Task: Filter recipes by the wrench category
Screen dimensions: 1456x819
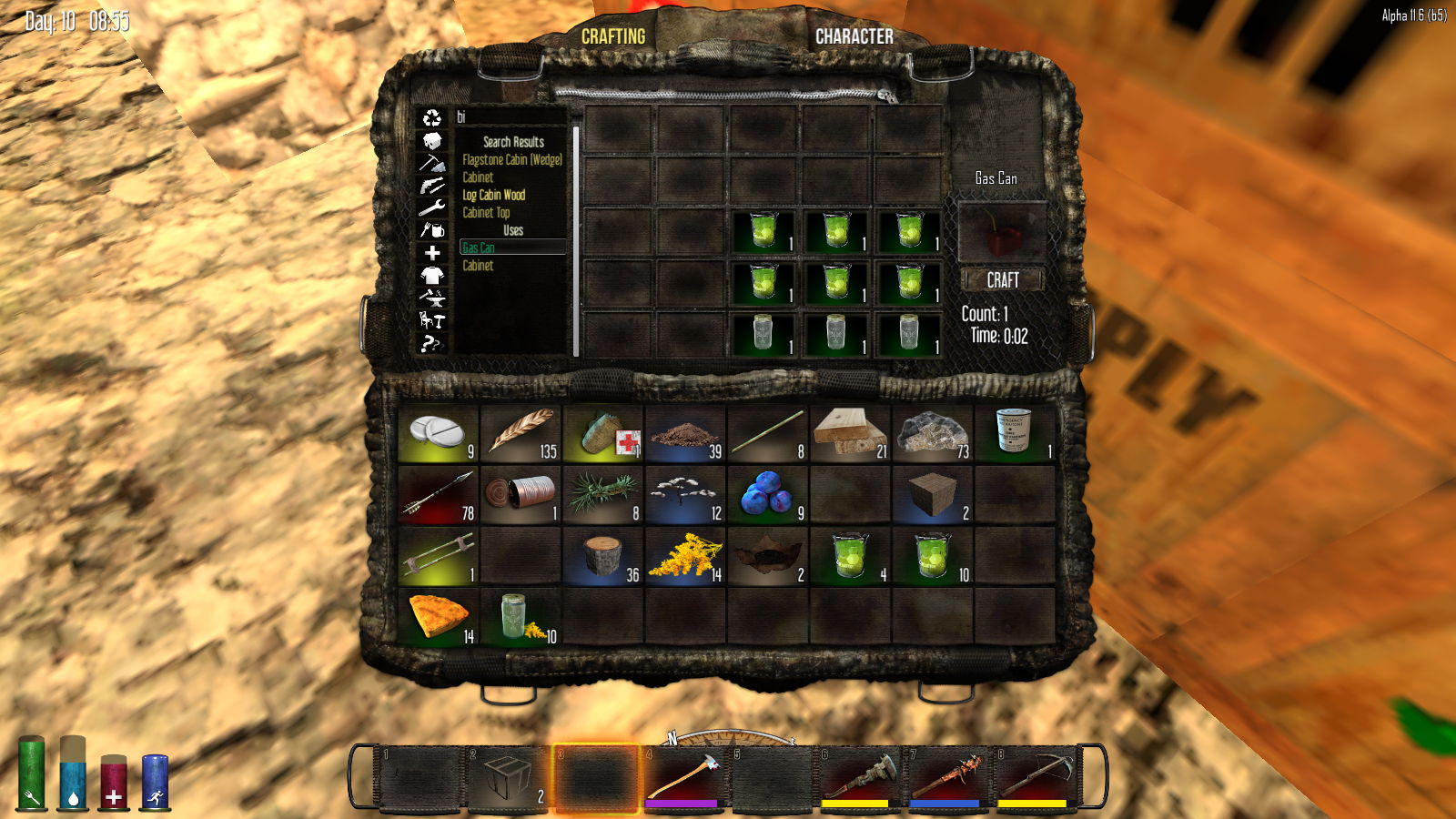Action: pos(431,207)
